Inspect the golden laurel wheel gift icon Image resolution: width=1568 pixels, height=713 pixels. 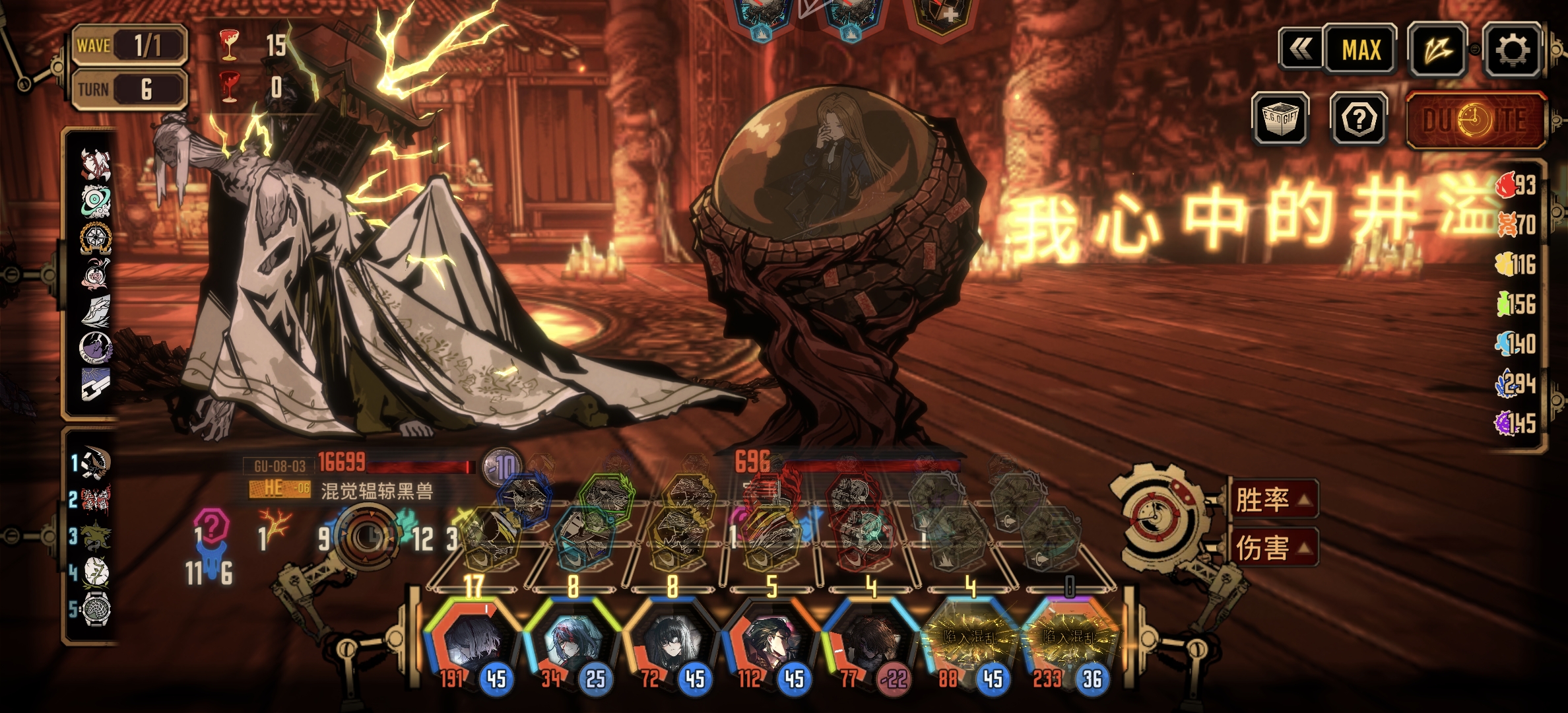(96, 237)
